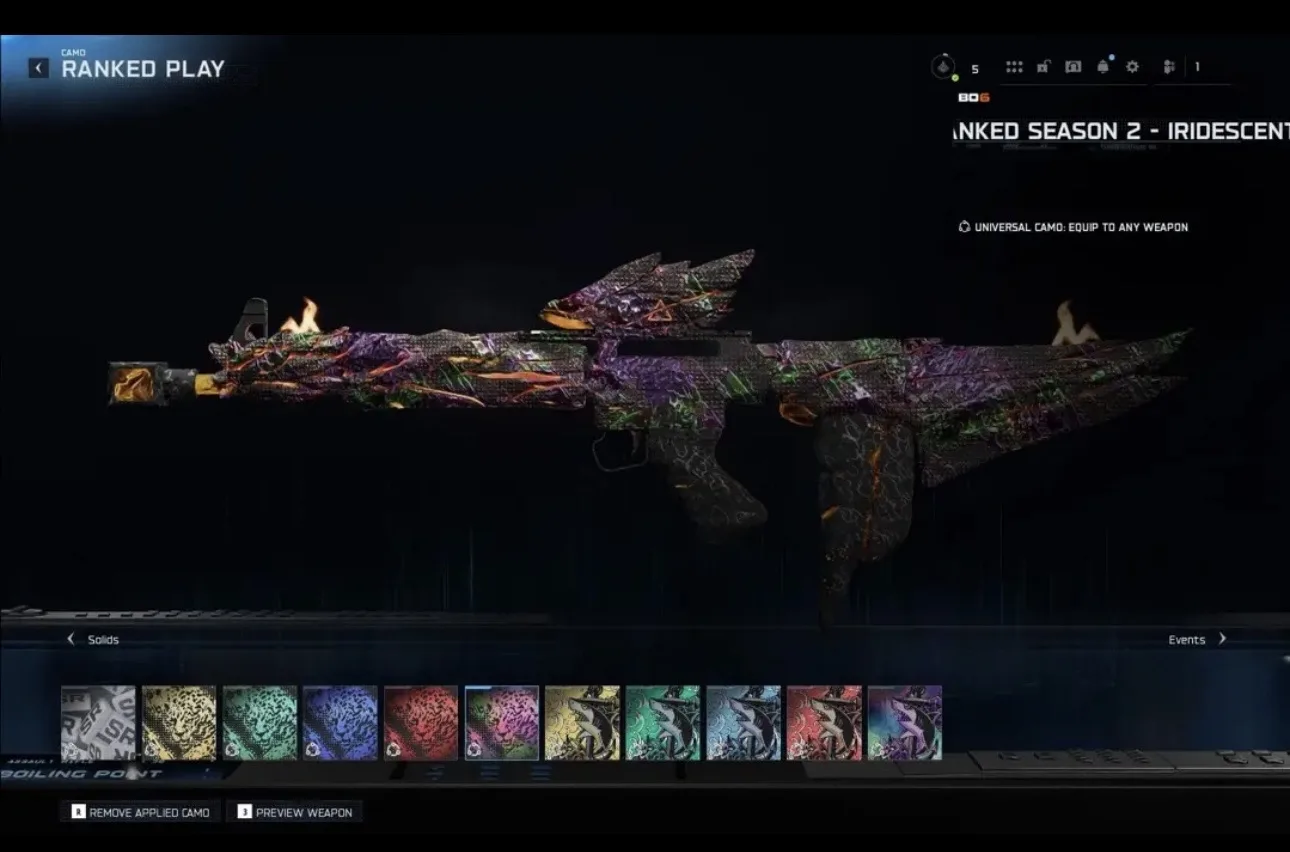Choose the gold leopard camo

pyautogui.click(x=179, y=722)
